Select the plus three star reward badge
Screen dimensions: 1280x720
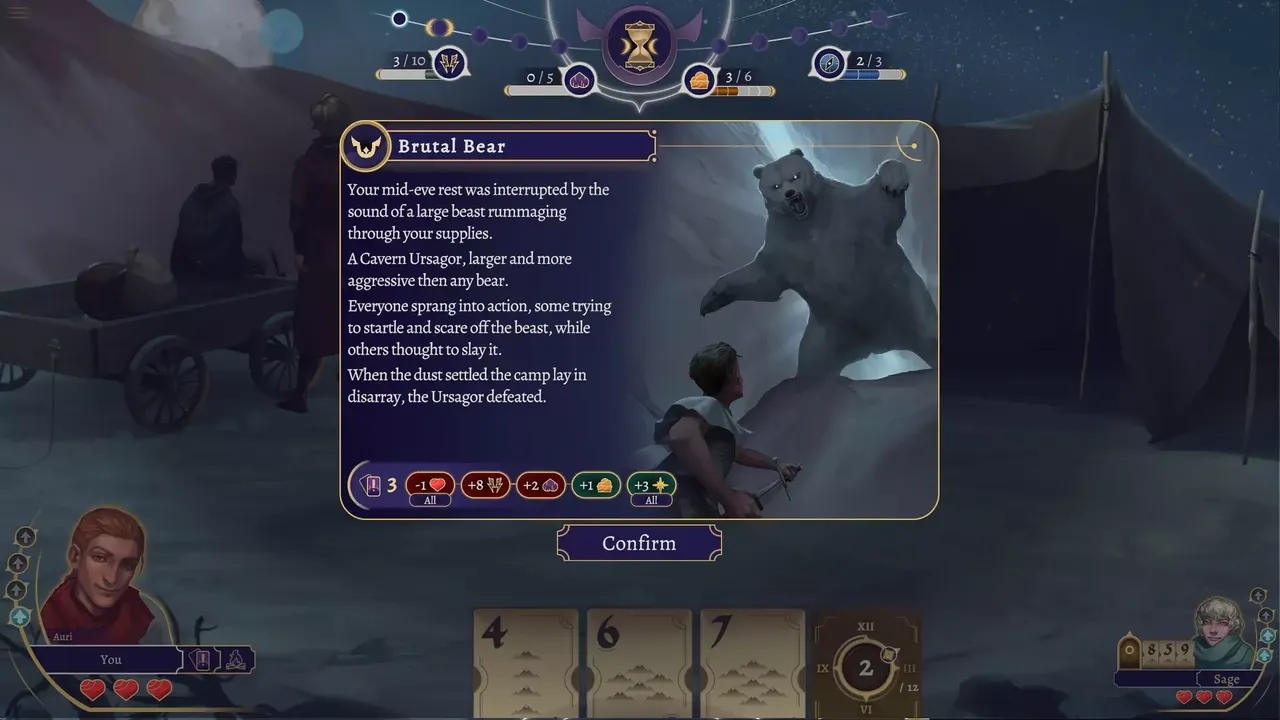point(651,486)
